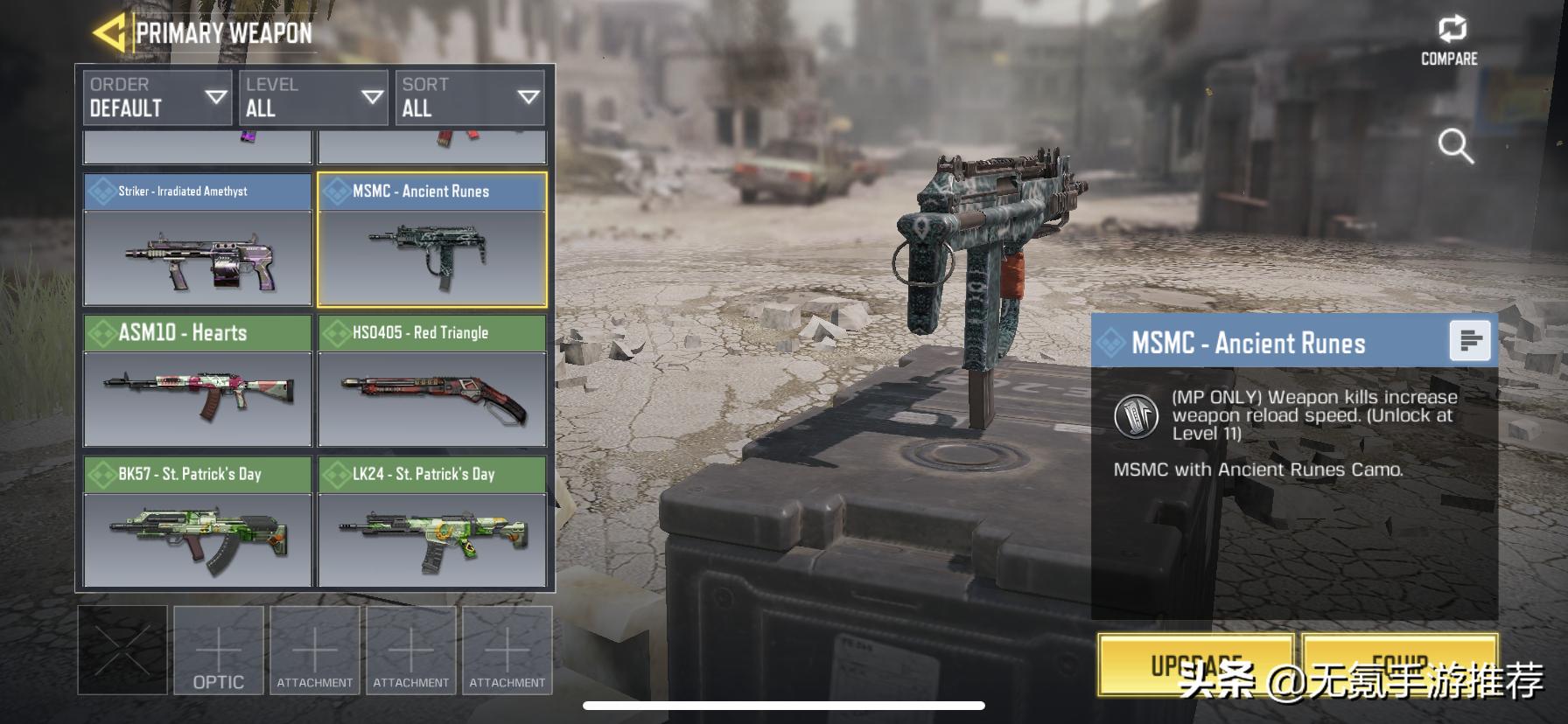1568x724 pixels.
Task: Equip the selected MSMC weapon
Action: point(1400,665)
